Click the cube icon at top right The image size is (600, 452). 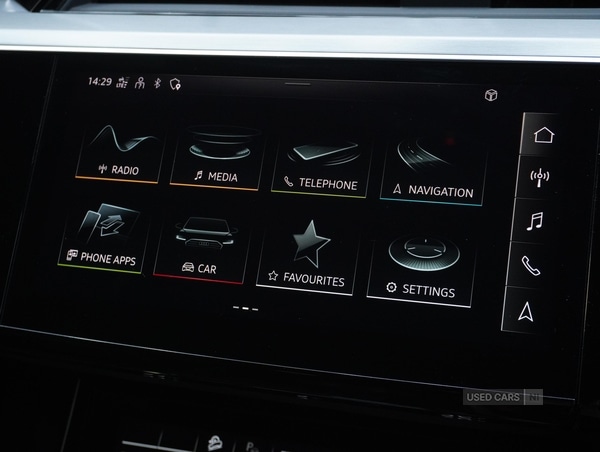pyautogui.click(x=491, y=95)
